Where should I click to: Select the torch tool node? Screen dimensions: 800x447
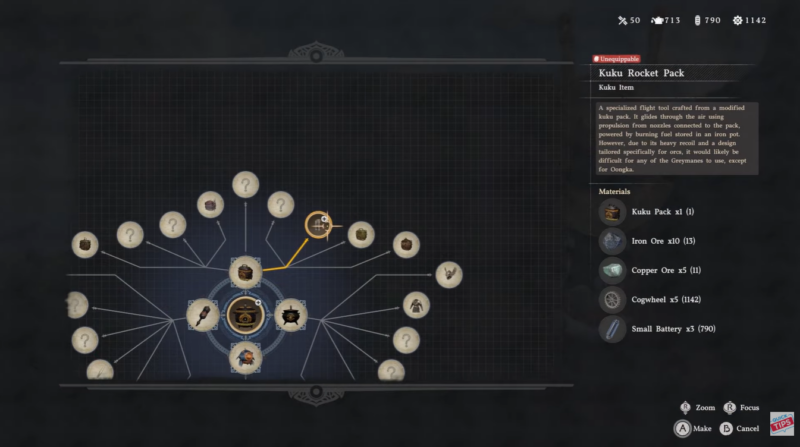[x=202, y=315]
